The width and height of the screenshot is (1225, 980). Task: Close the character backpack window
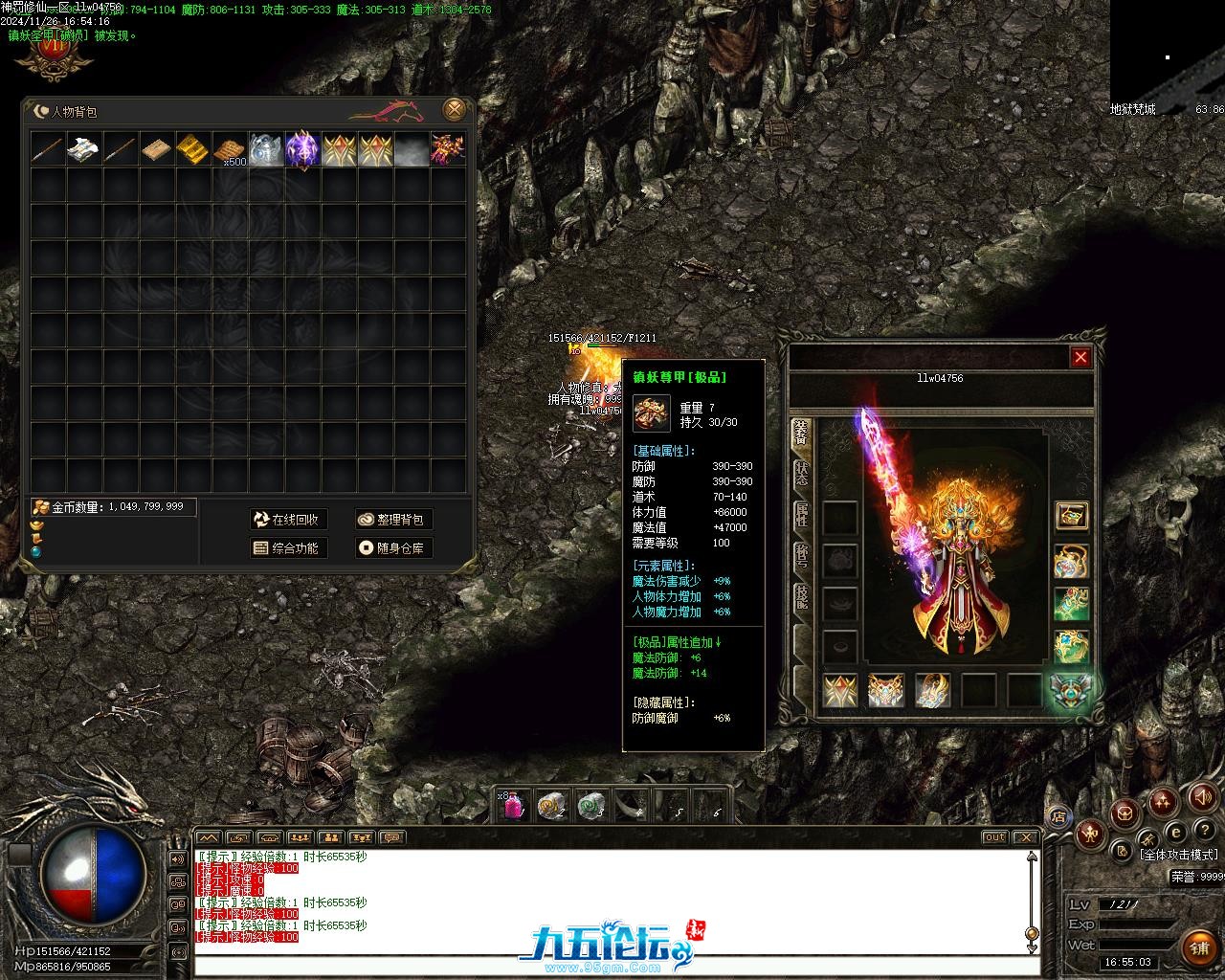point(456,109)
